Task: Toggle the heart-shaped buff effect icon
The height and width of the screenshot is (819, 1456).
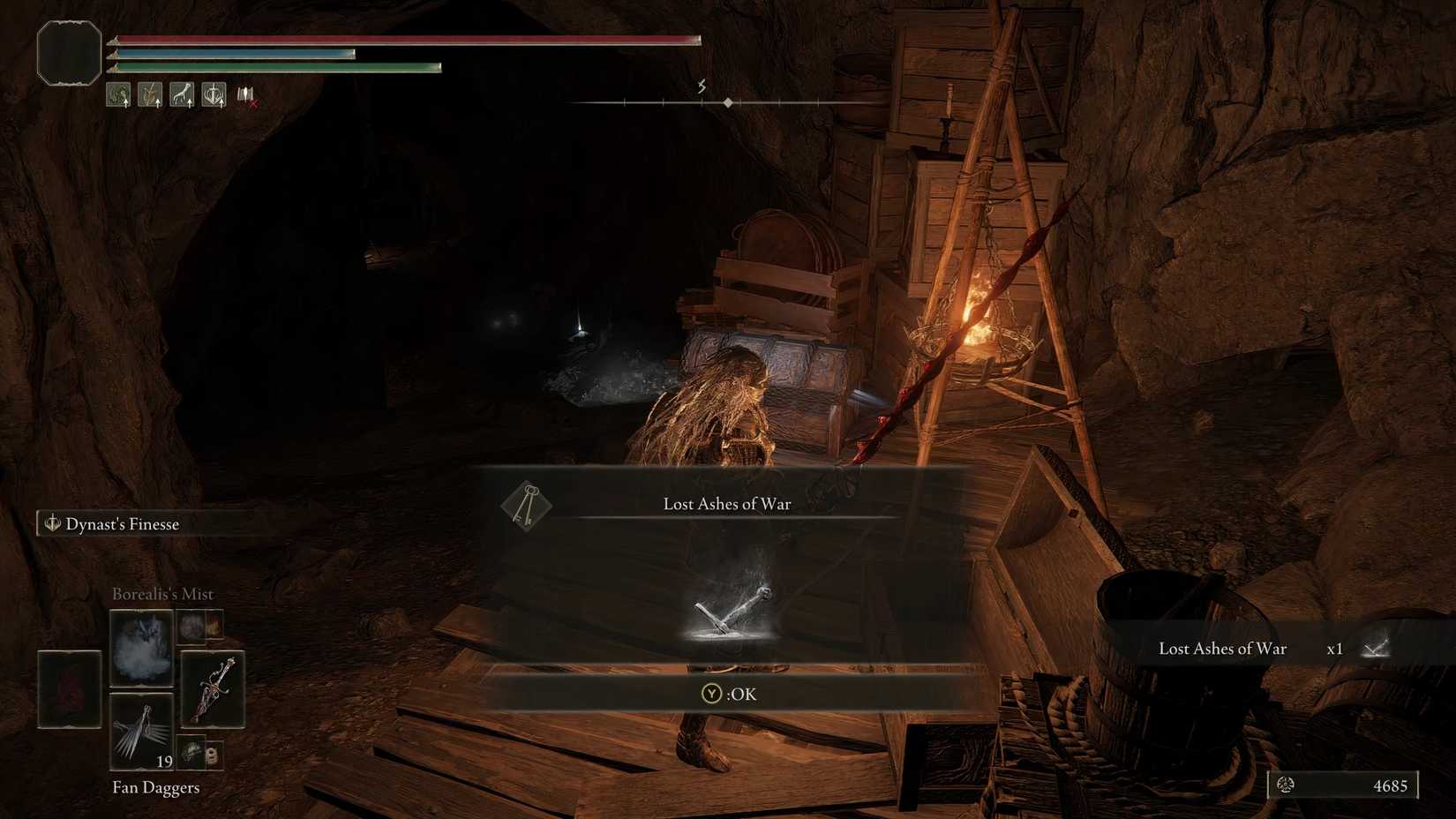Action: click(x=214, y=94)
